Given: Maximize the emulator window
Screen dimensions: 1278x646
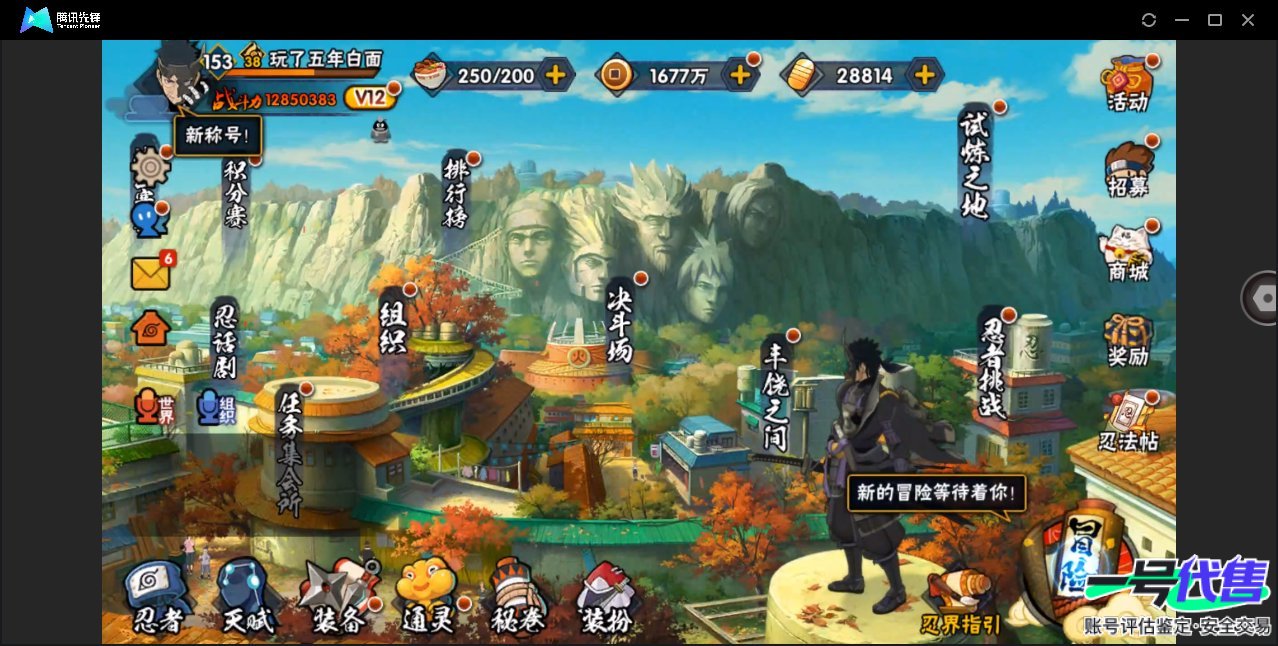Looking at the screenshot, I should click(x=1215, y=20).
